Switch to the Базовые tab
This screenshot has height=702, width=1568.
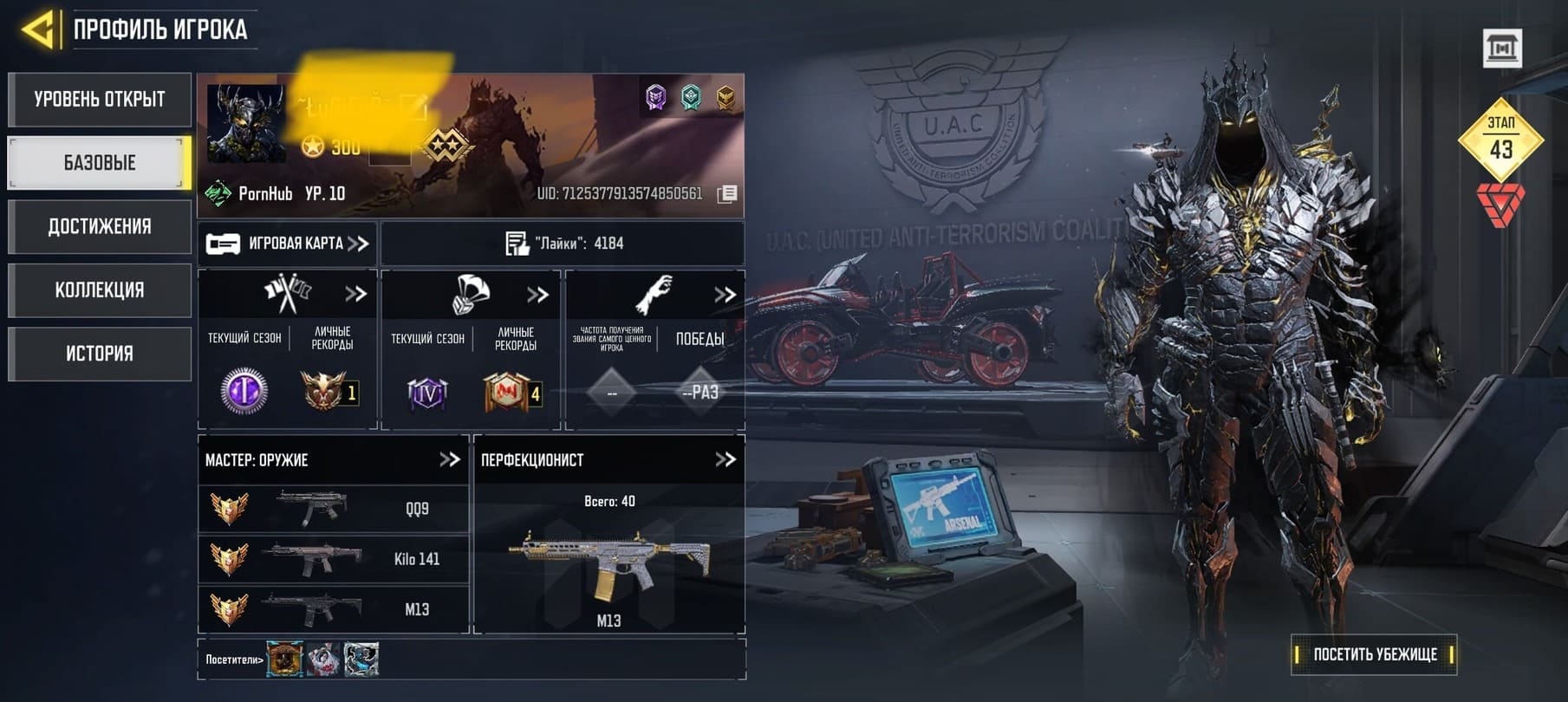100,162
